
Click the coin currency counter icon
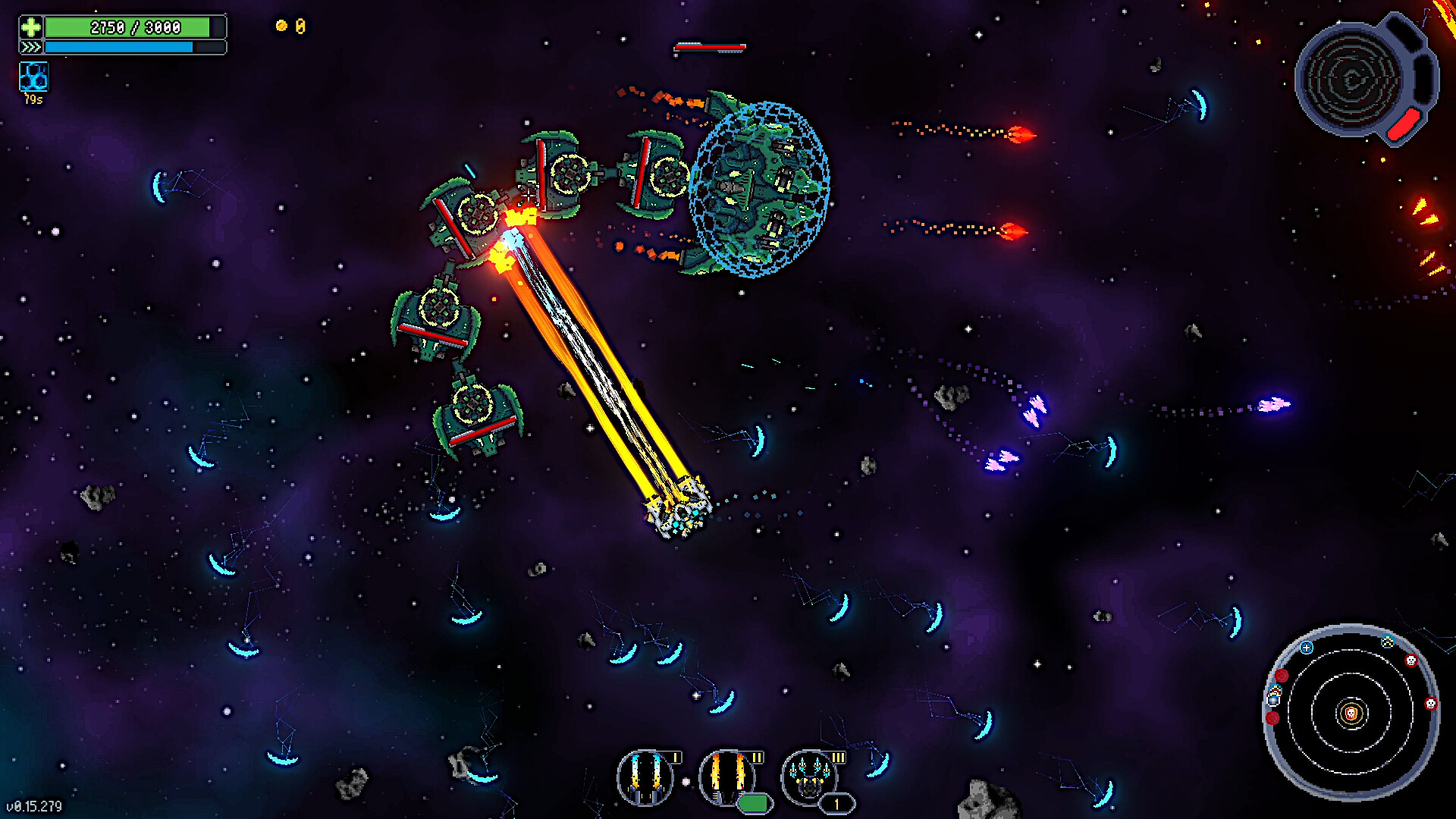coord(283,26)
